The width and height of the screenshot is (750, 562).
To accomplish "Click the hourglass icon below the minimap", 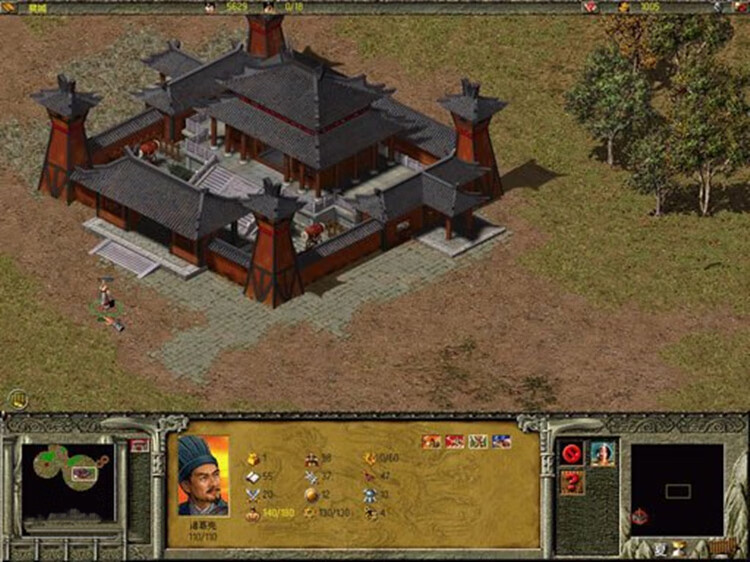I will 680,547.
